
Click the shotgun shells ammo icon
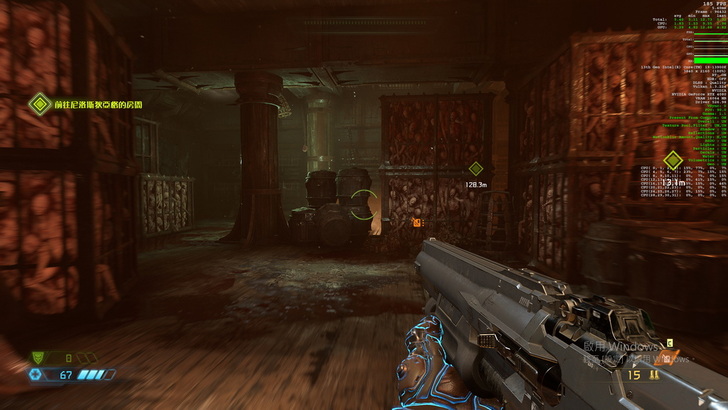pos(654,375)
